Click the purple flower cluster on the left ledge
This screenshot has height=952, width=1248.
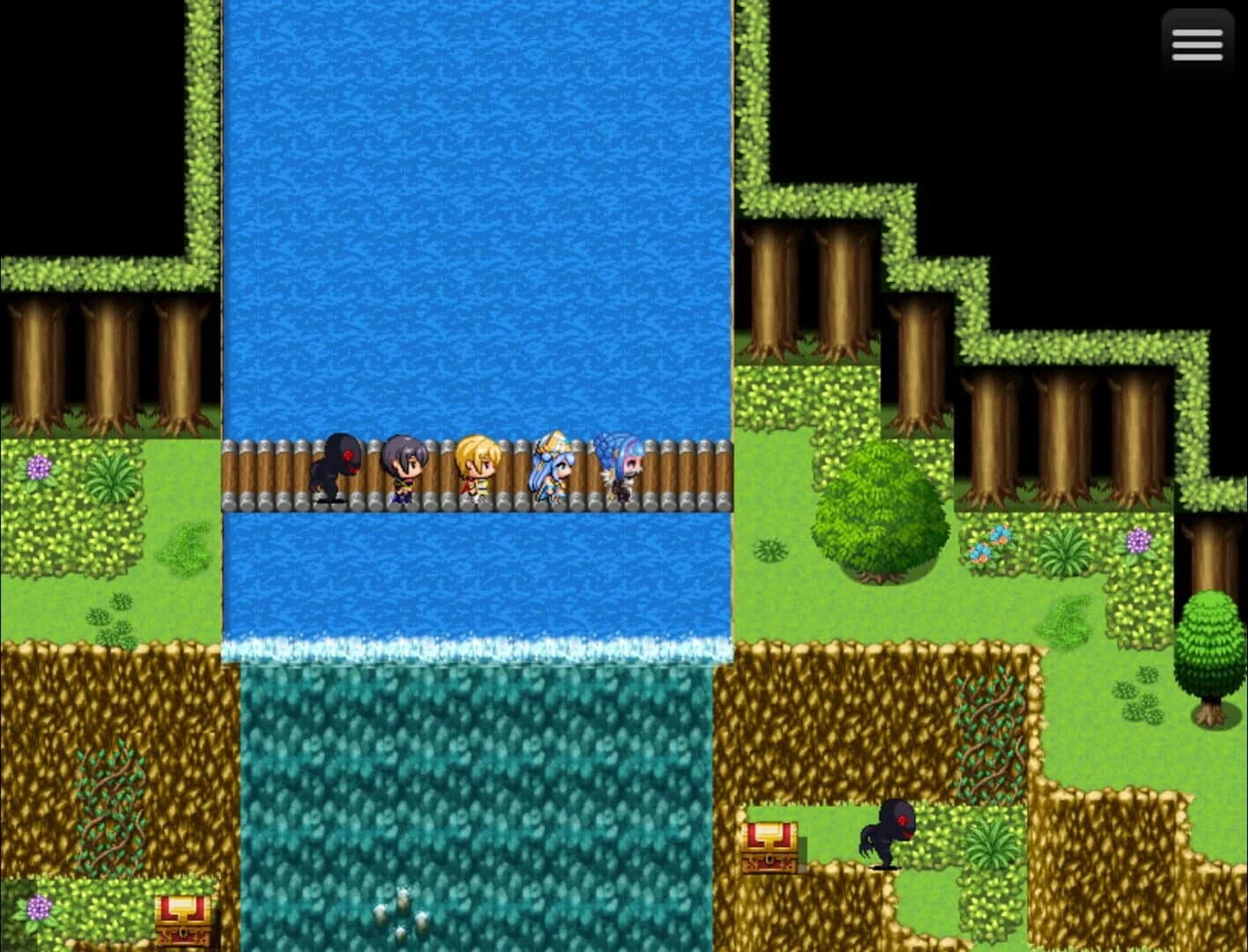point(40,465)
